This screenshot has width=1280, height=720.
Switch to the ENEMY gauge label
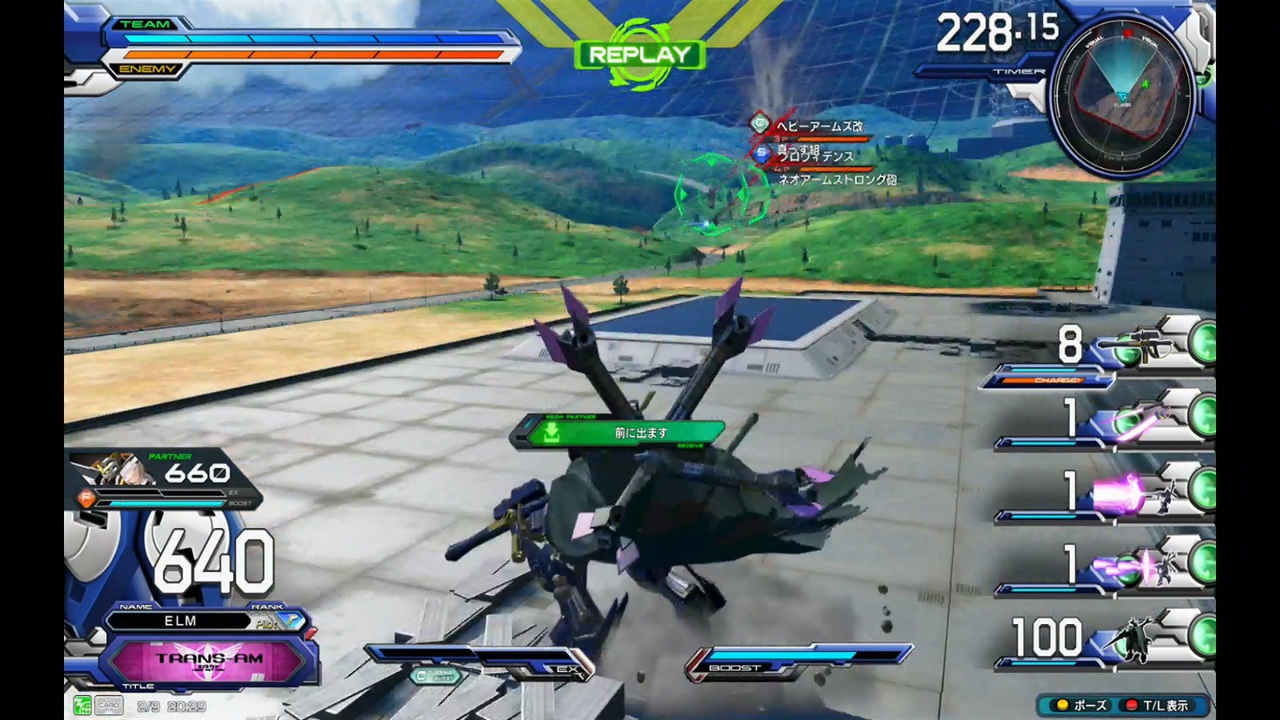coord(148,68)
